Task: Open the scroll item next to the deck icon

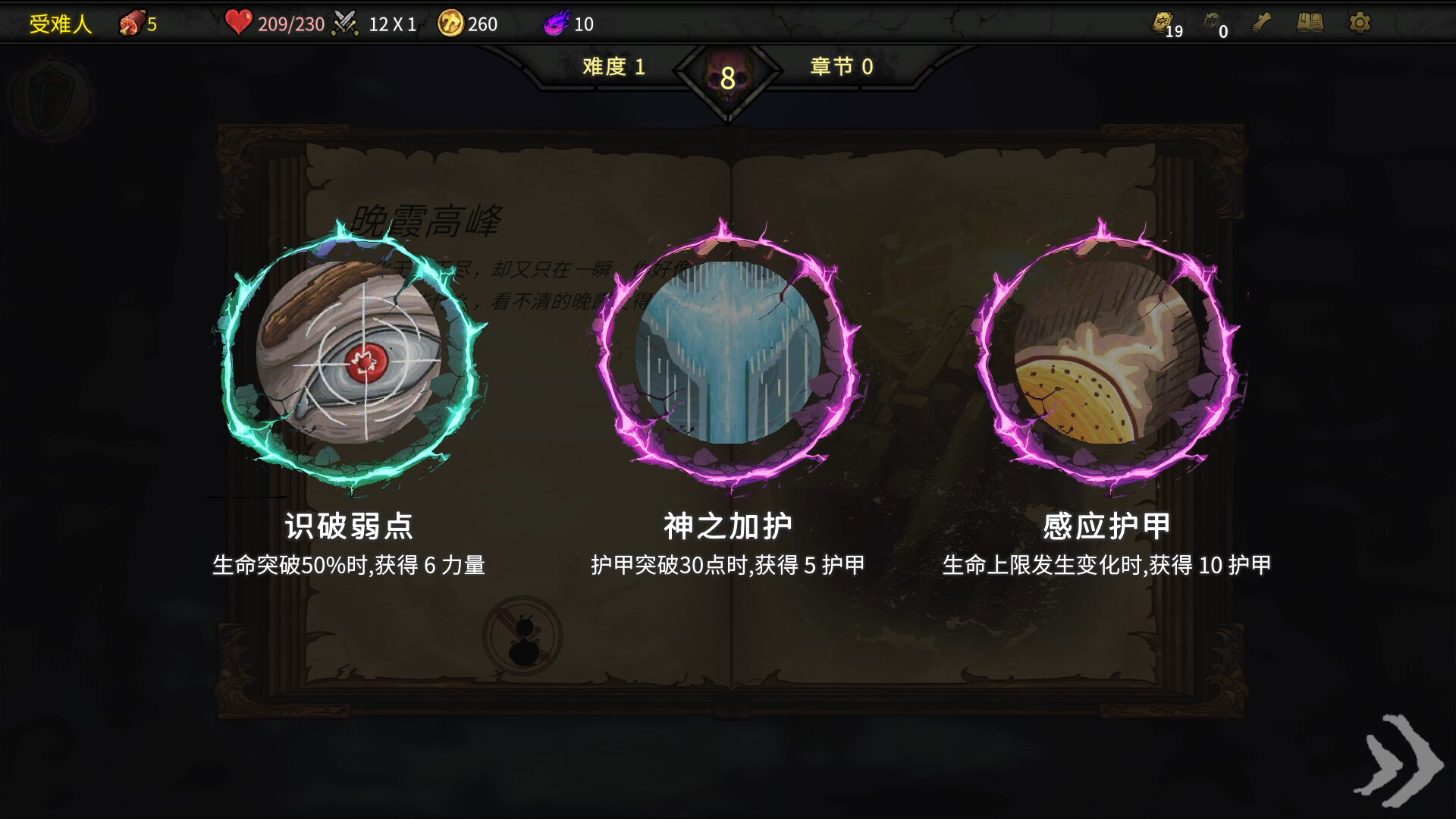Action: click(1260, 23)
